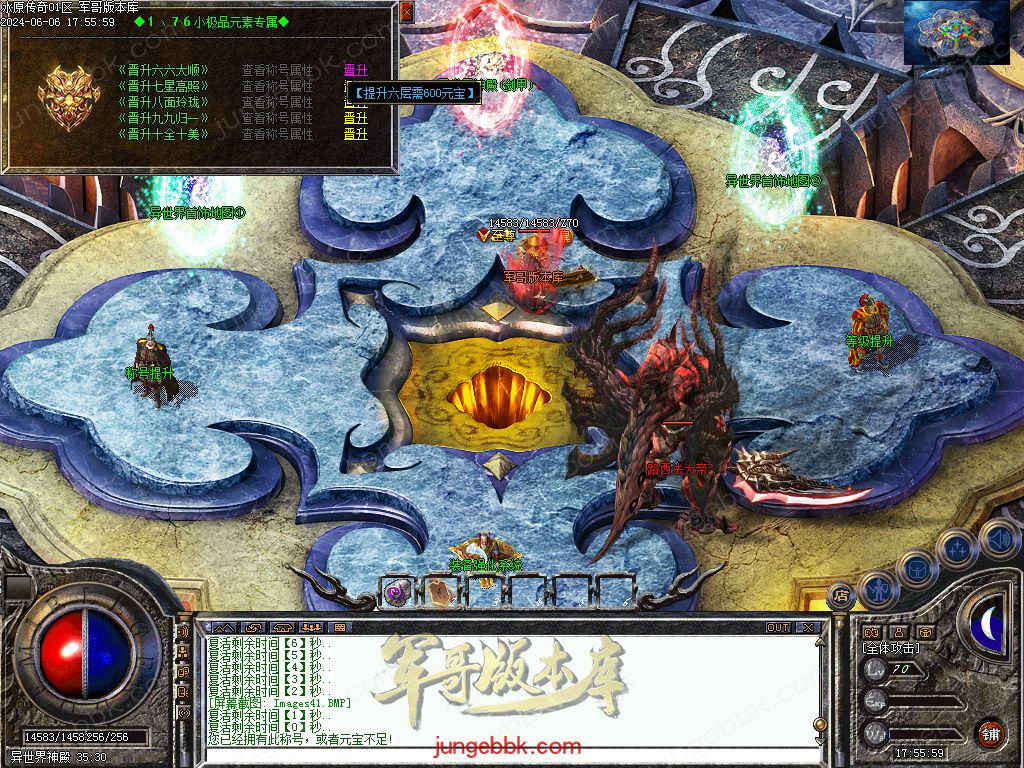1024x768 pixels.
Task: Click the OUT button on chat bar
Action: coord(777,628)
